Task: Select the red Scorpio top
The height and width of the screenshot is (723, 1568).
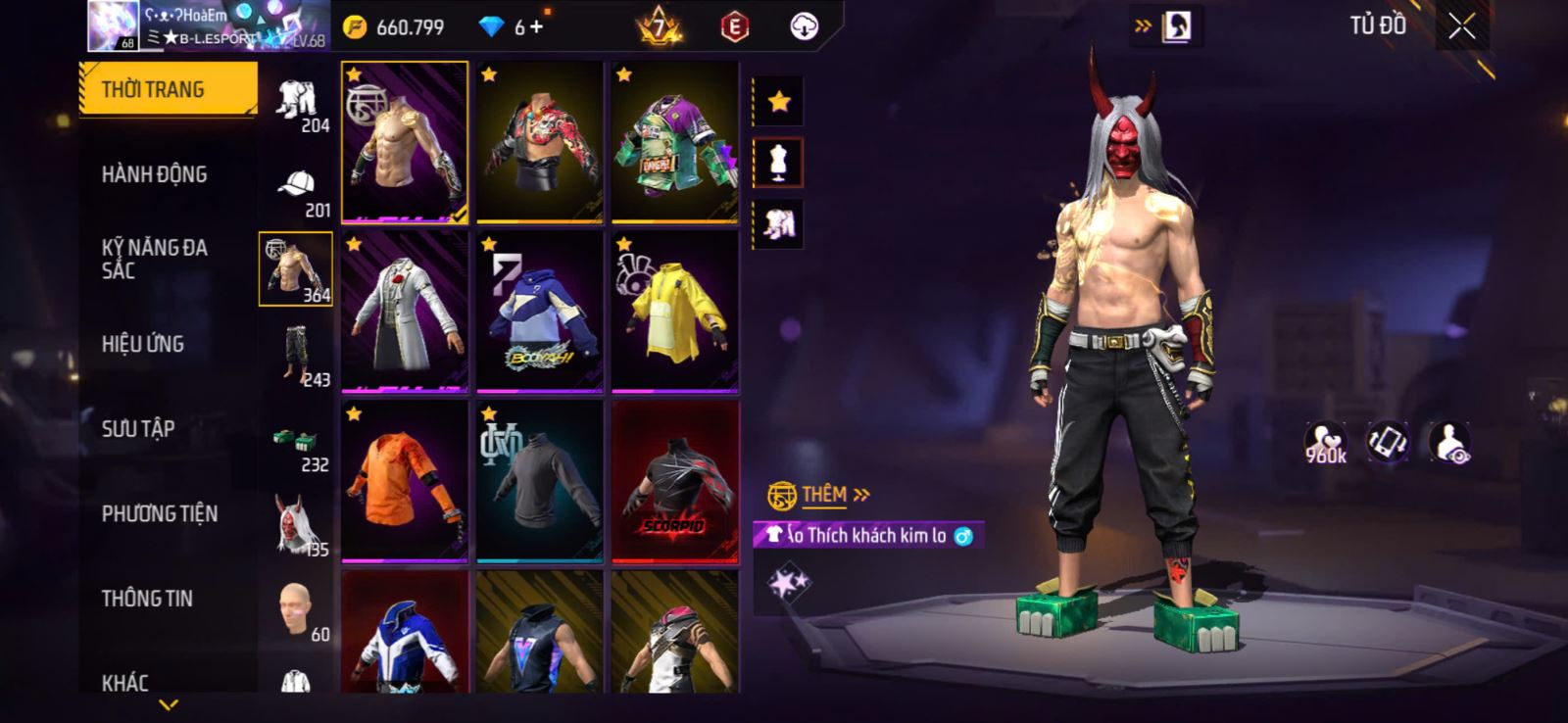Action: coord(675,481)
